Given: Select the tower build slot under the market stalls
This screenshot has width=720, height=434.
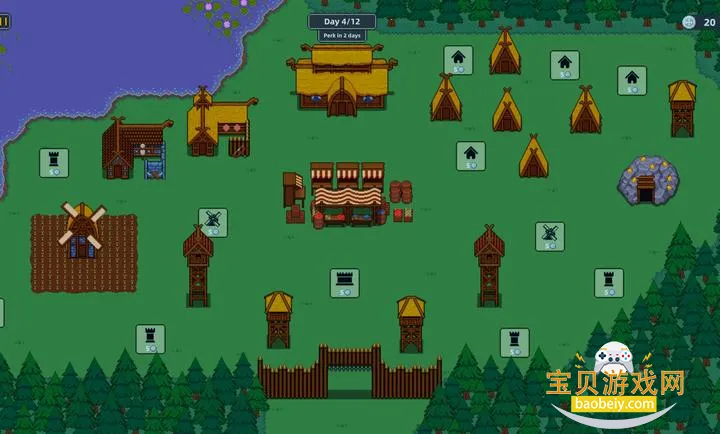Looking at the screenshot, I should tap(345, 282).
